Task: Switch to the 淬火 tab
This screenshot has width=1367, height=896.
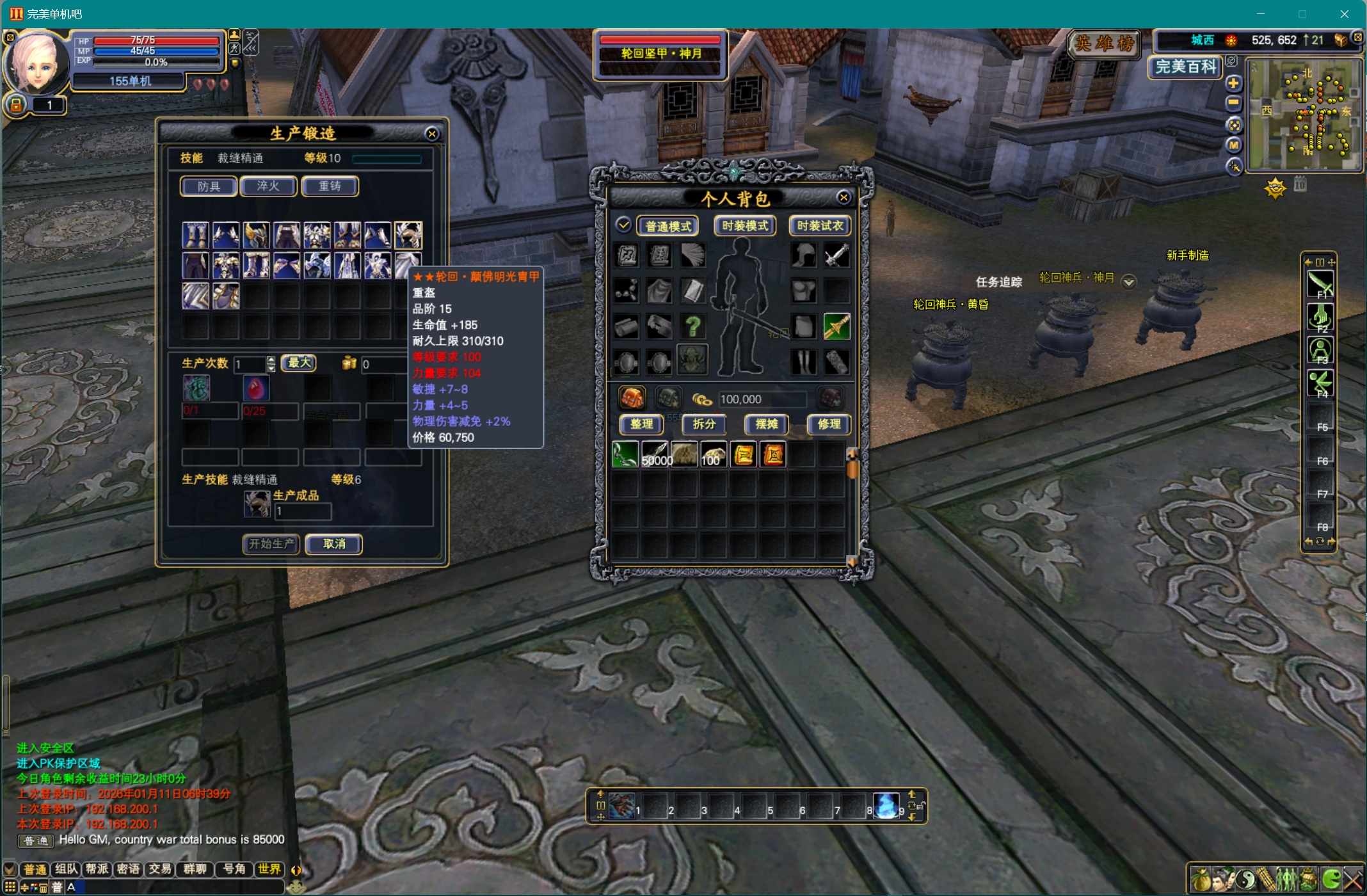Action: click(268, 186)
